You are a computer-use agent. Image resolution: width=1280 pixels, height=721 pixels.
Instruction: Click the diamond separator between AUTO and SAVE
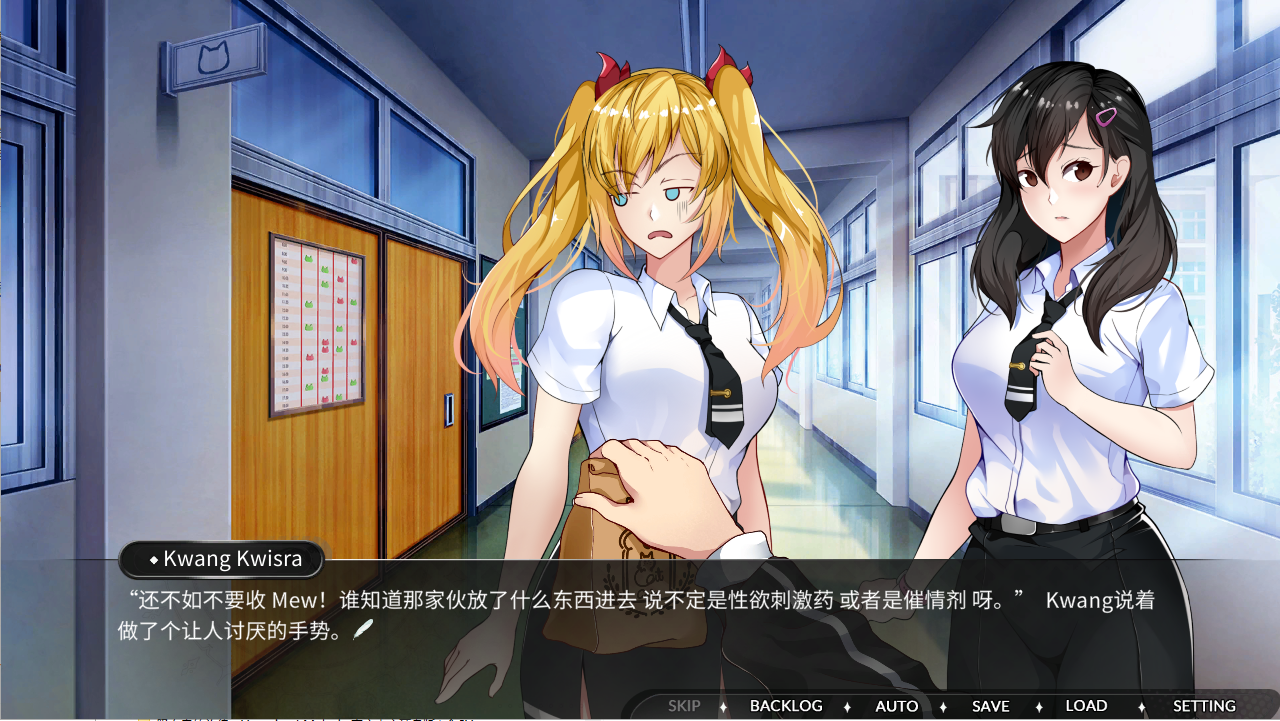coord(943,705)
